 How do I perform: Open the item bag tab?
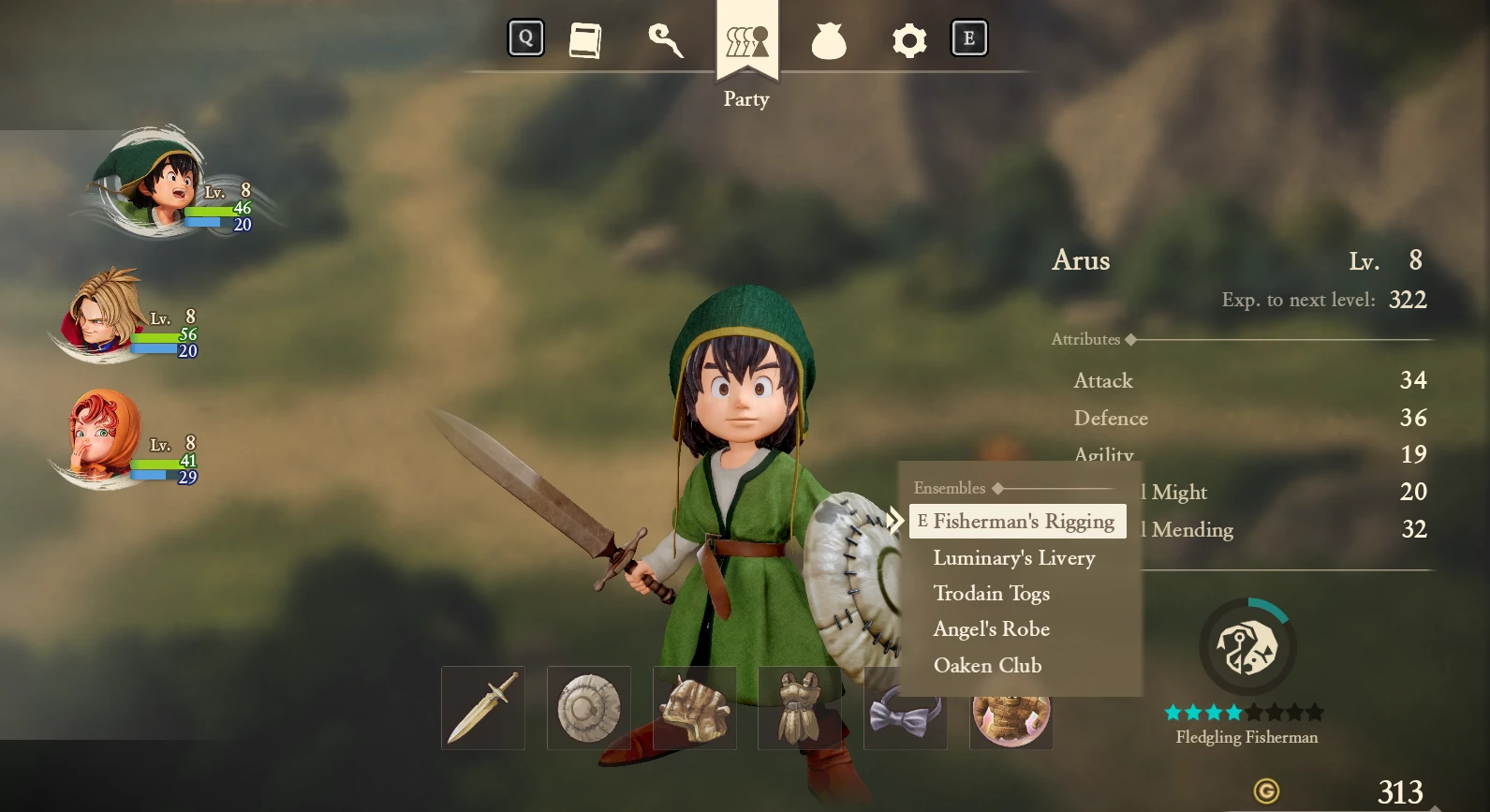click(828, 41)
